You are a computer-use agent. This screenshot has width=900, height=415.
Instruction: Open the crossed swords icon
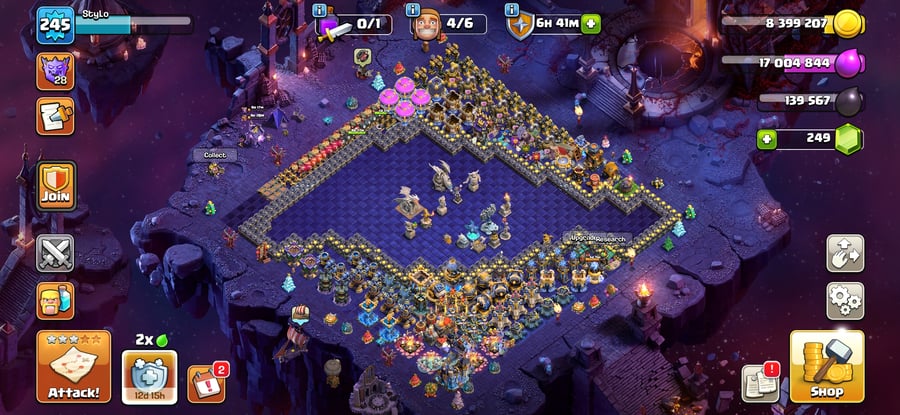[x=55, y=253]
